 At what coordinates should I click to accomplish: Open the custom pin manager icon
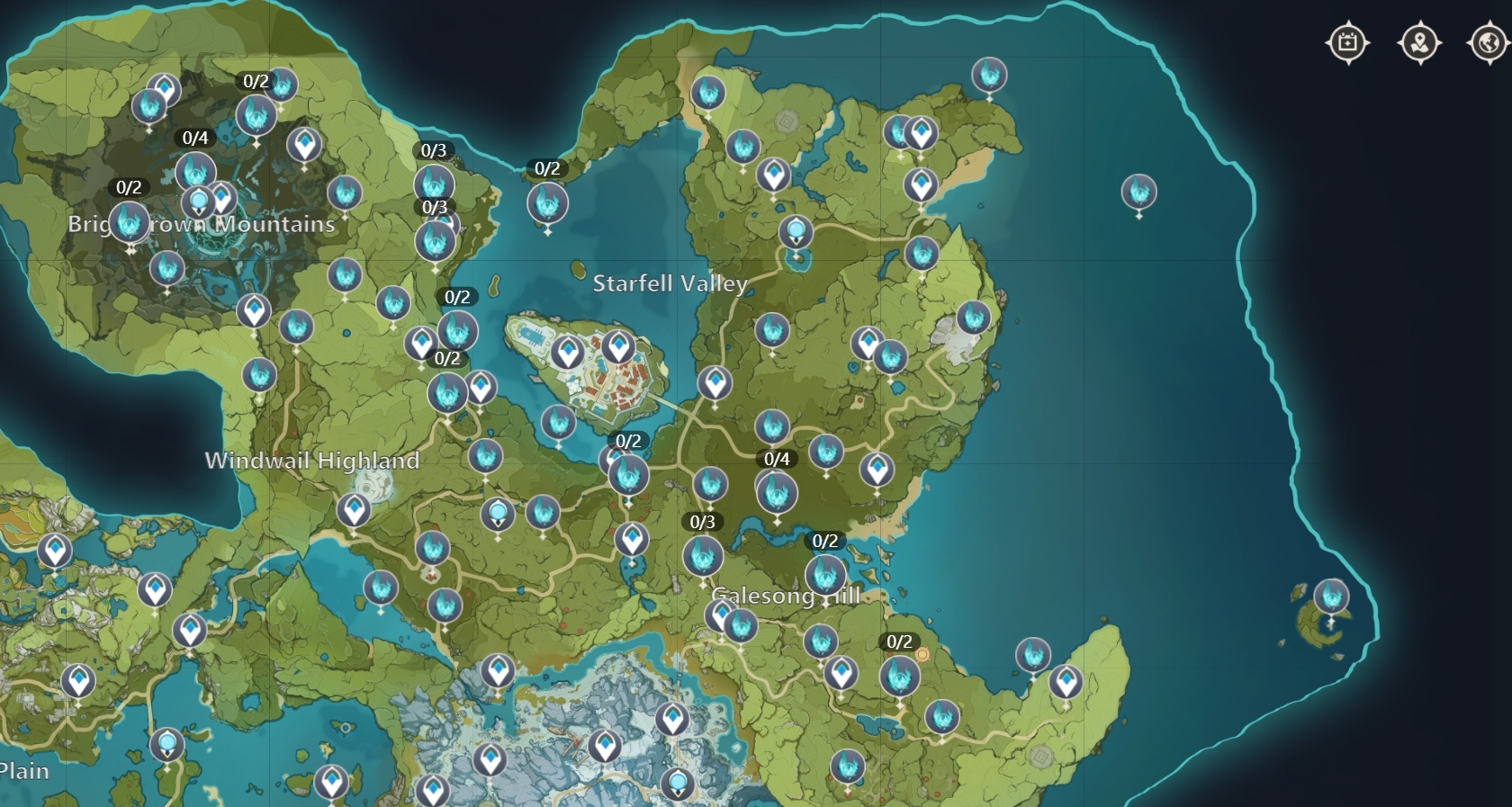coord(1418,40)
